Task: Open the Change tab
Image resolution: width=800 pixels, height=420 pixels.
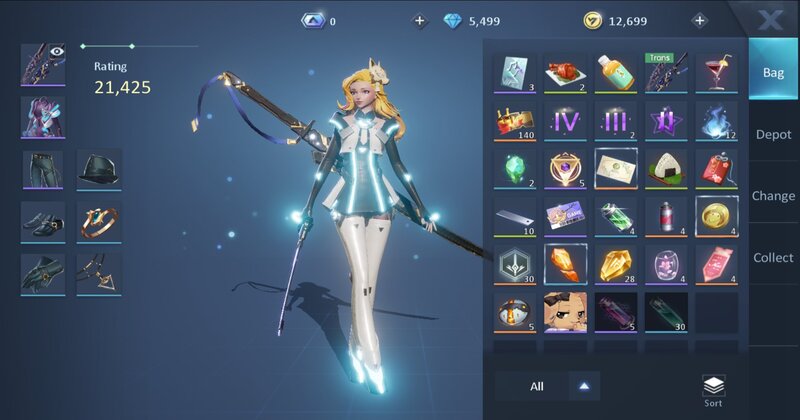Action: [x=773, y=196]
